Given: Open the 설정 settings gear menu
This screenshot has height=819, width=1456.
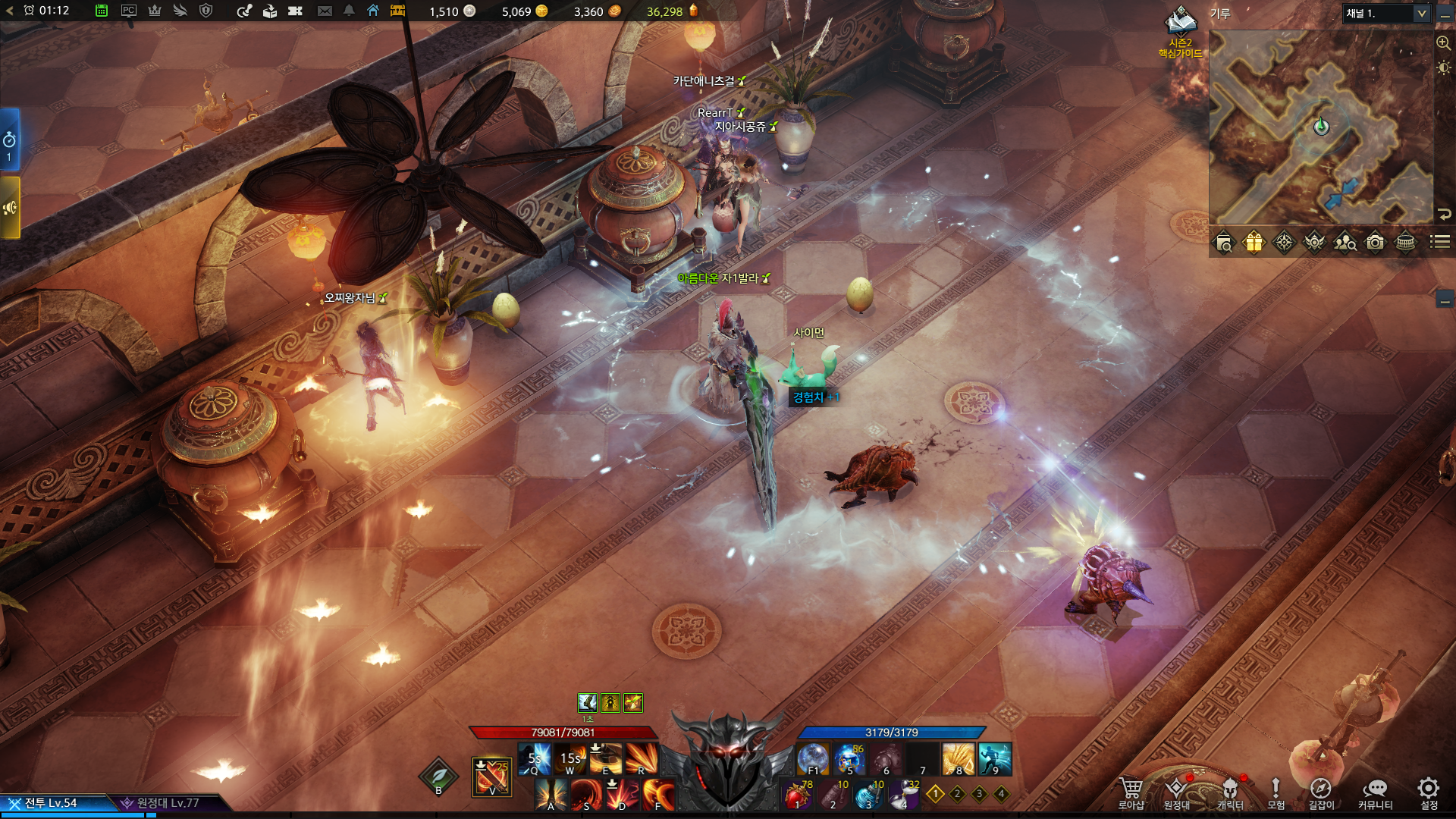Looking at the screenshot, I should [1428, 791].
